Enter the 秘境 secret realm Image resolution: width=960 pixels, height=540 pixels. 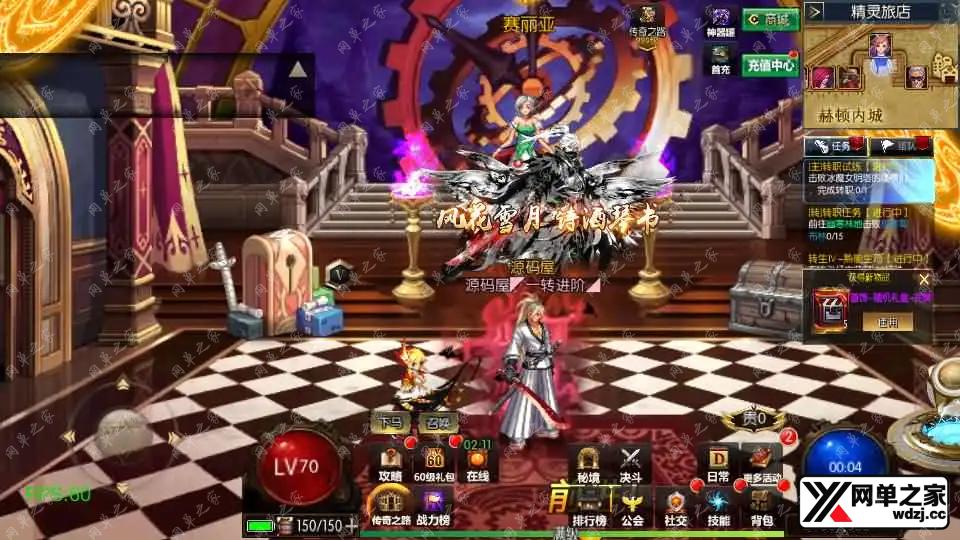[x=587, y=463]
